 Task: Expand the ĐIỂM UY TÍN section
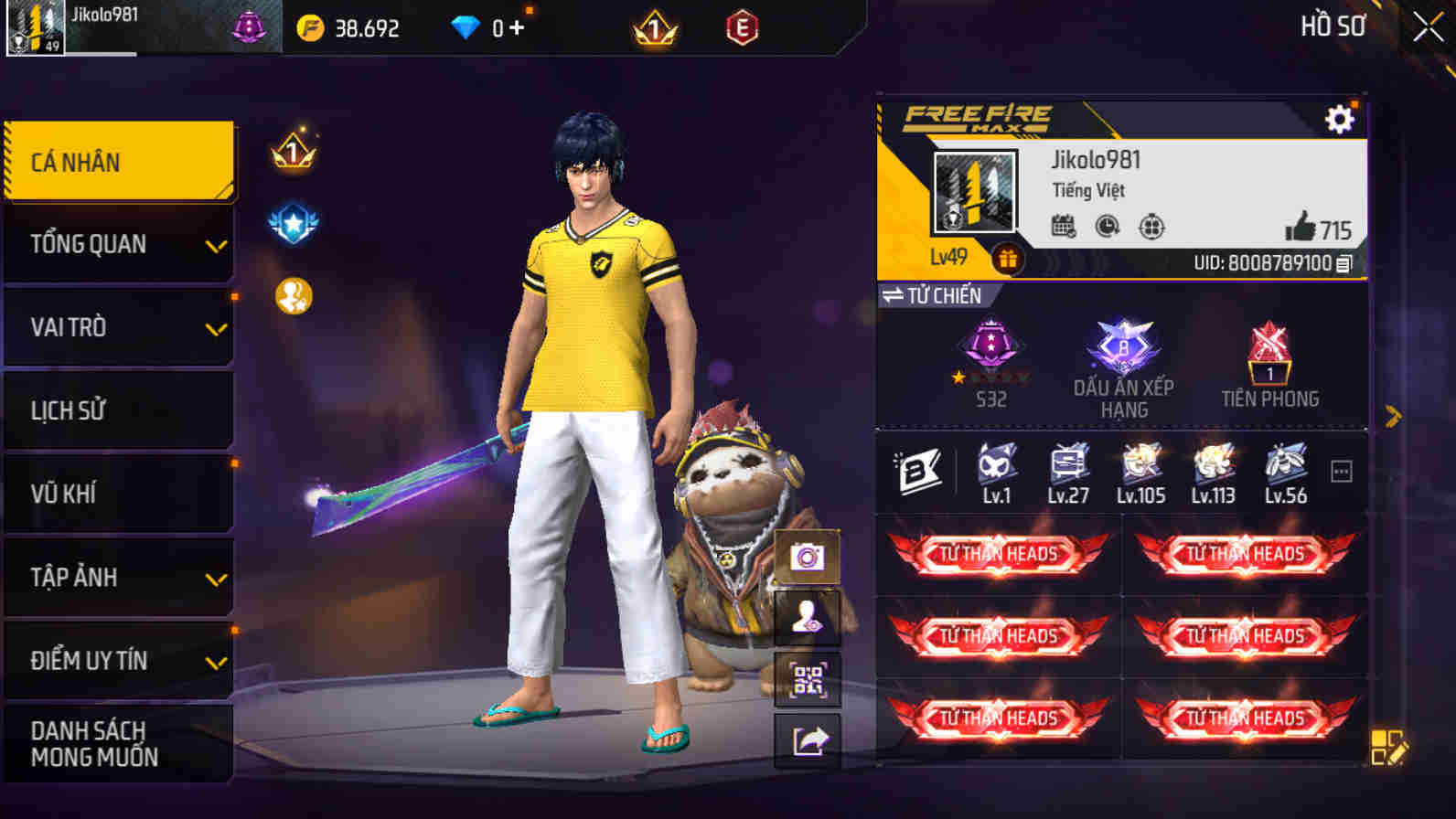click(119, 660)
